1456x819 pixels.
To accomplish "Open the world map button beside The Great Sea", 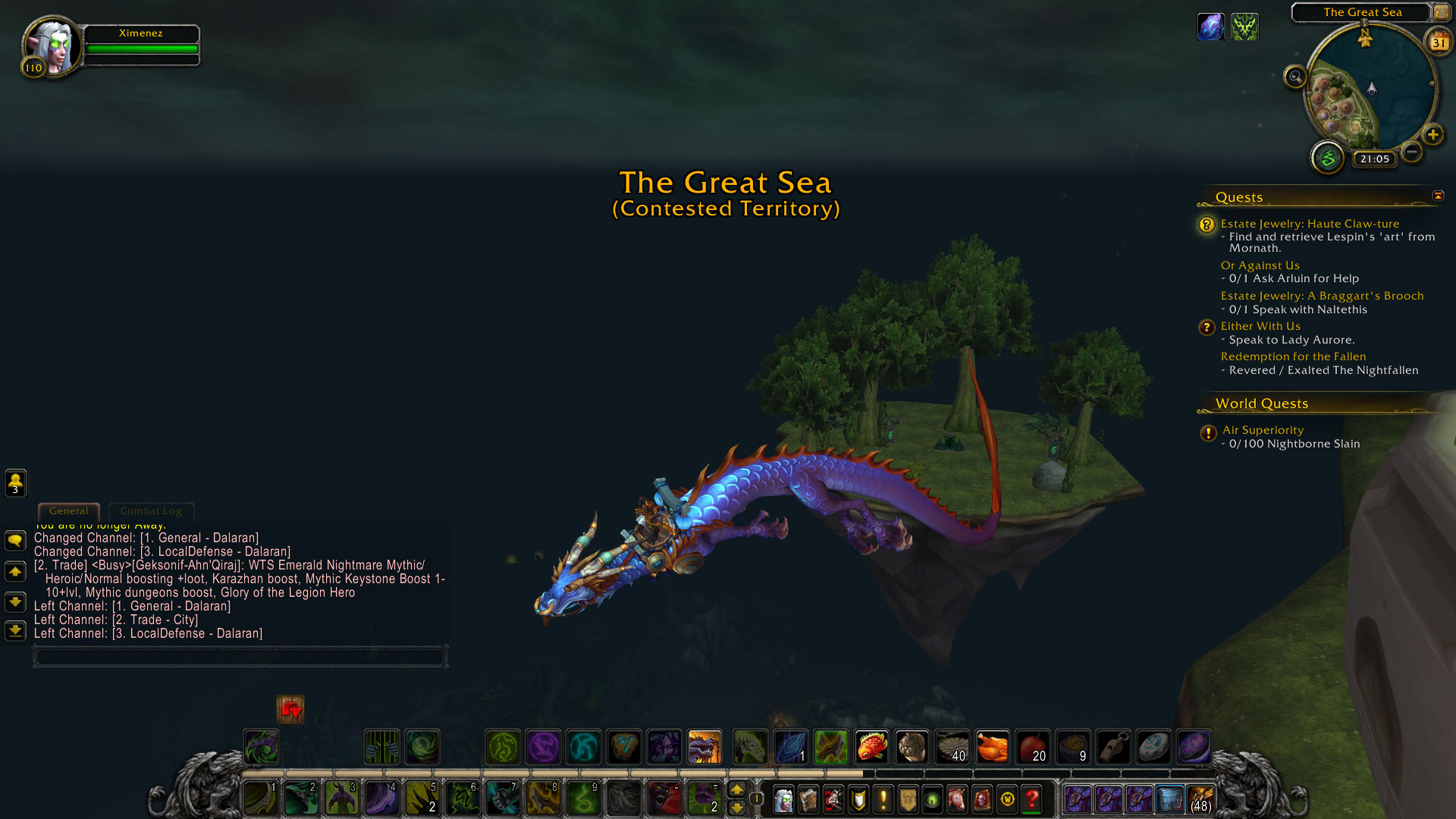I will coord(1441,12).
